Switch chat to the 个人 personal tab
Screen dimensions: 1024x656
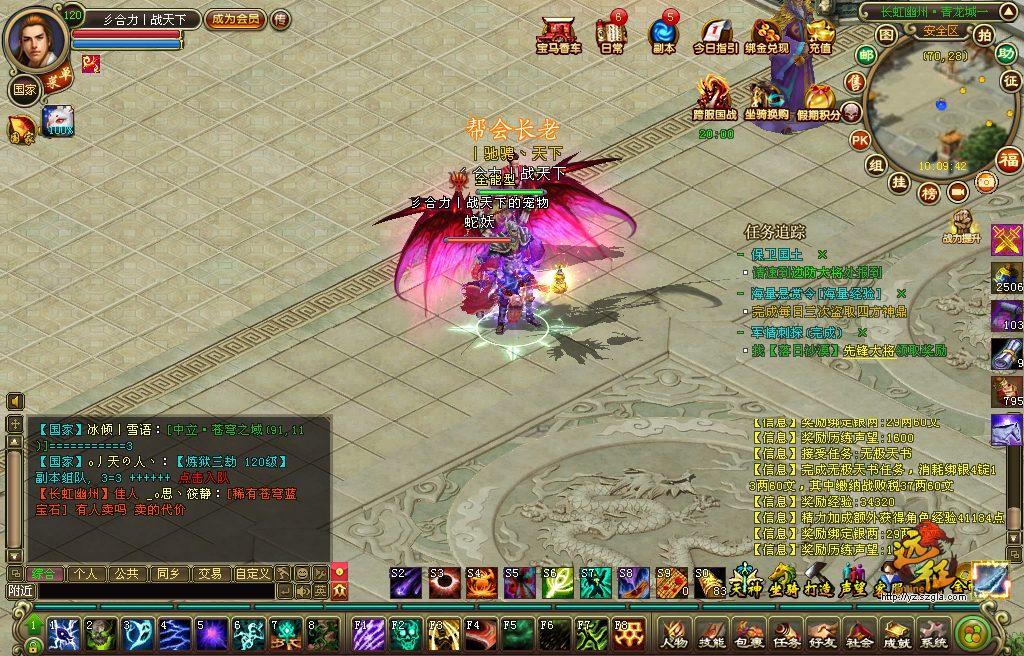pyautogui.click(x=86, y=574)
